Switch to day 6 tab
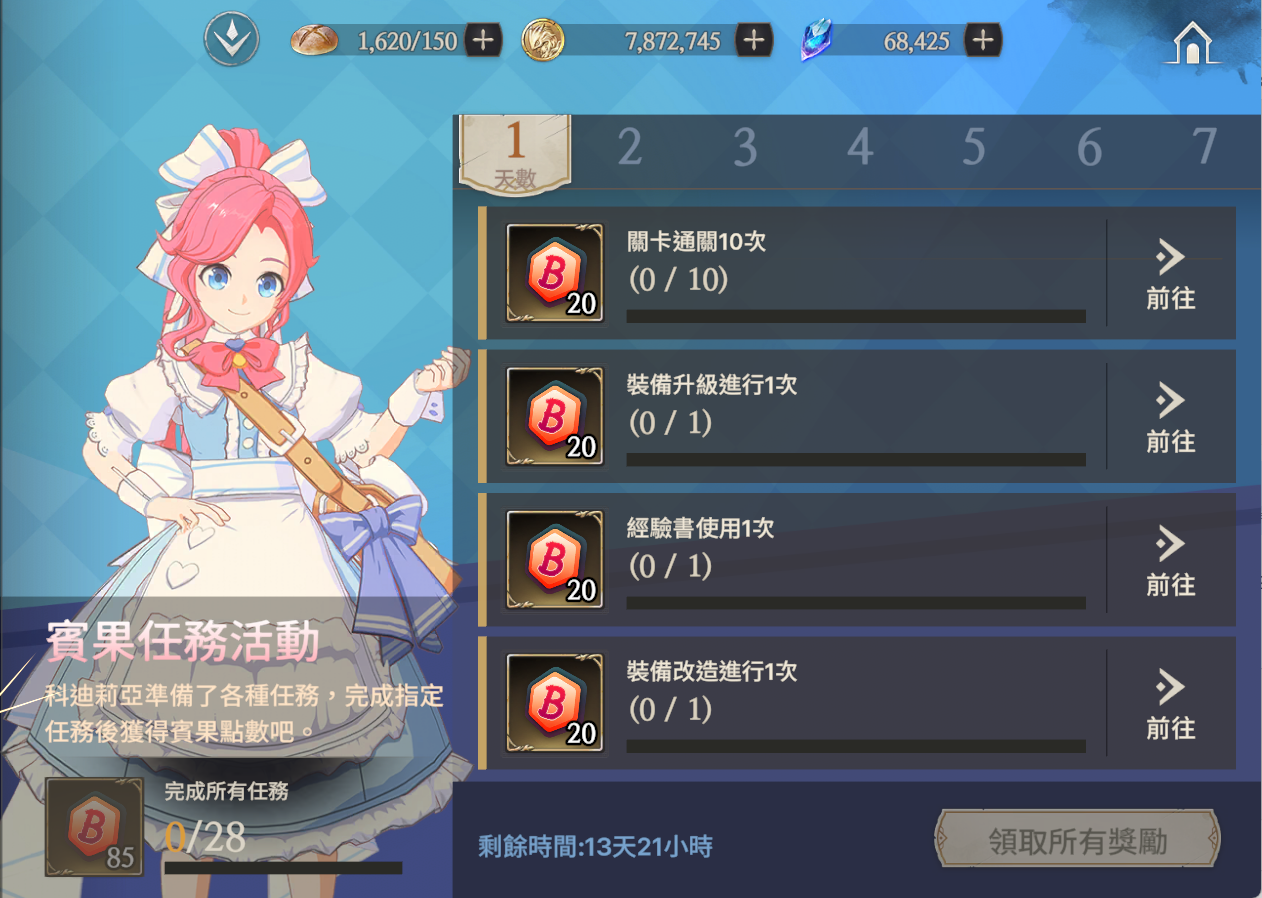The height and width of the screenshot is (898, 1262). coord(1089,148)
